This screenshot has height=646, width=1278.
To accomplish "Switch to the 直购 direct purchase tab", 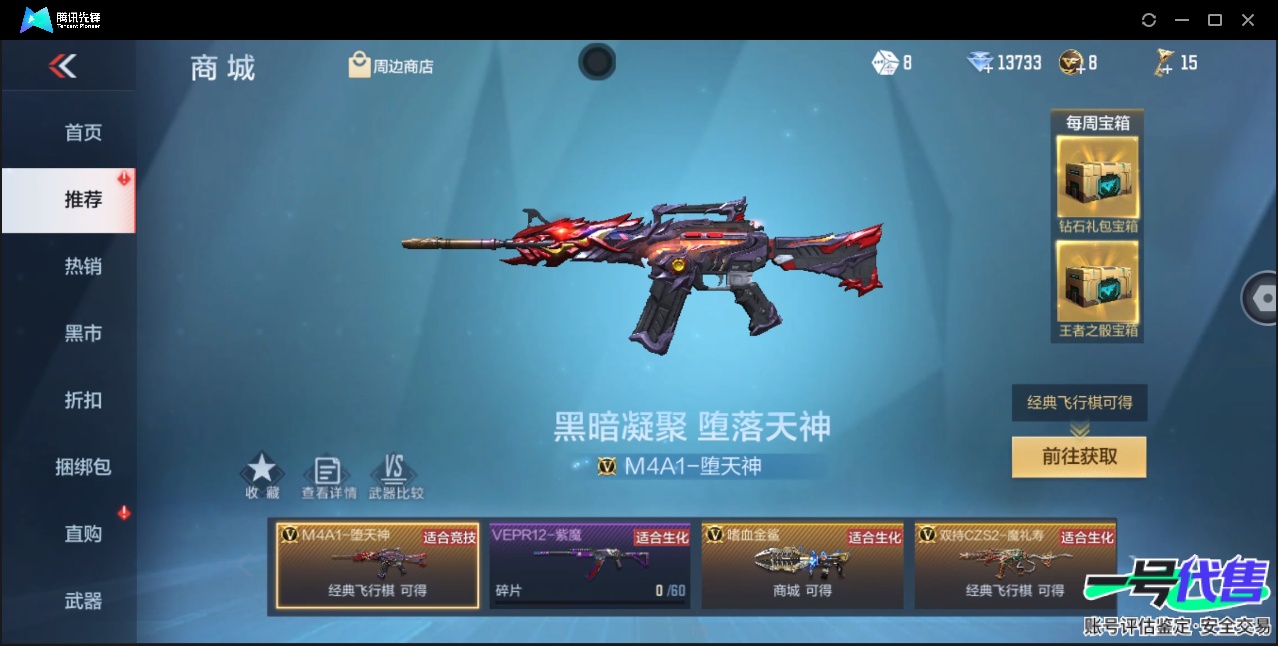I will (x=83, y=534).
